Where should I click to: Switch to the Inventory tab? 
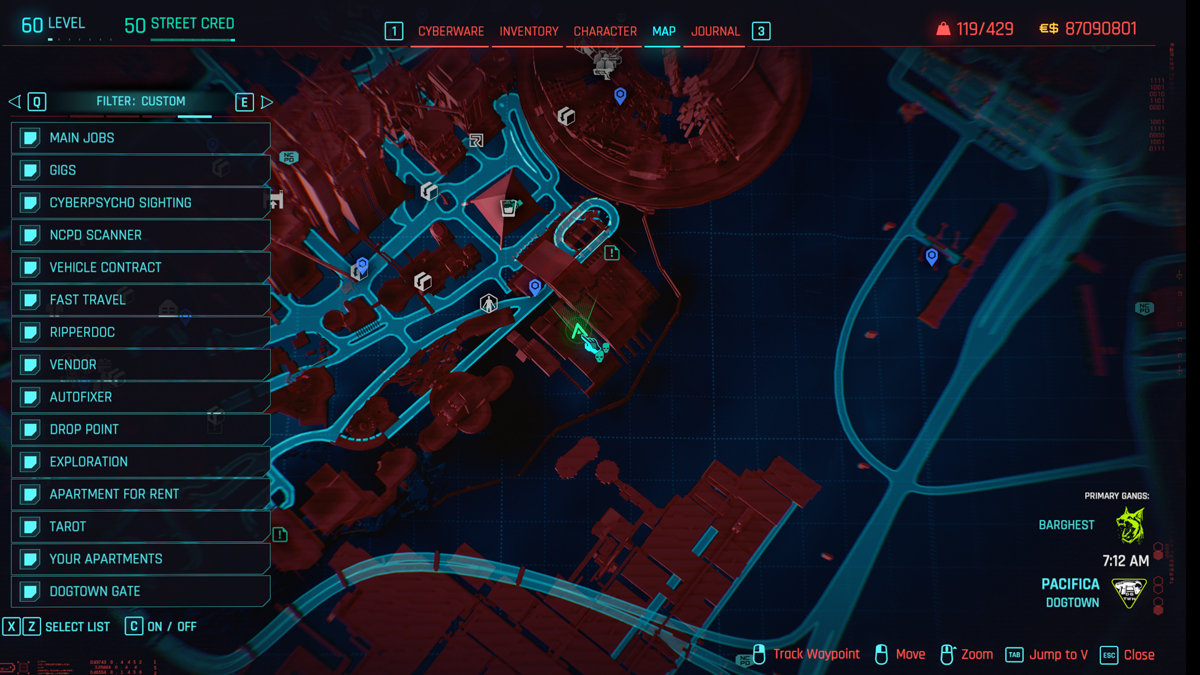[x=529, y=31]
